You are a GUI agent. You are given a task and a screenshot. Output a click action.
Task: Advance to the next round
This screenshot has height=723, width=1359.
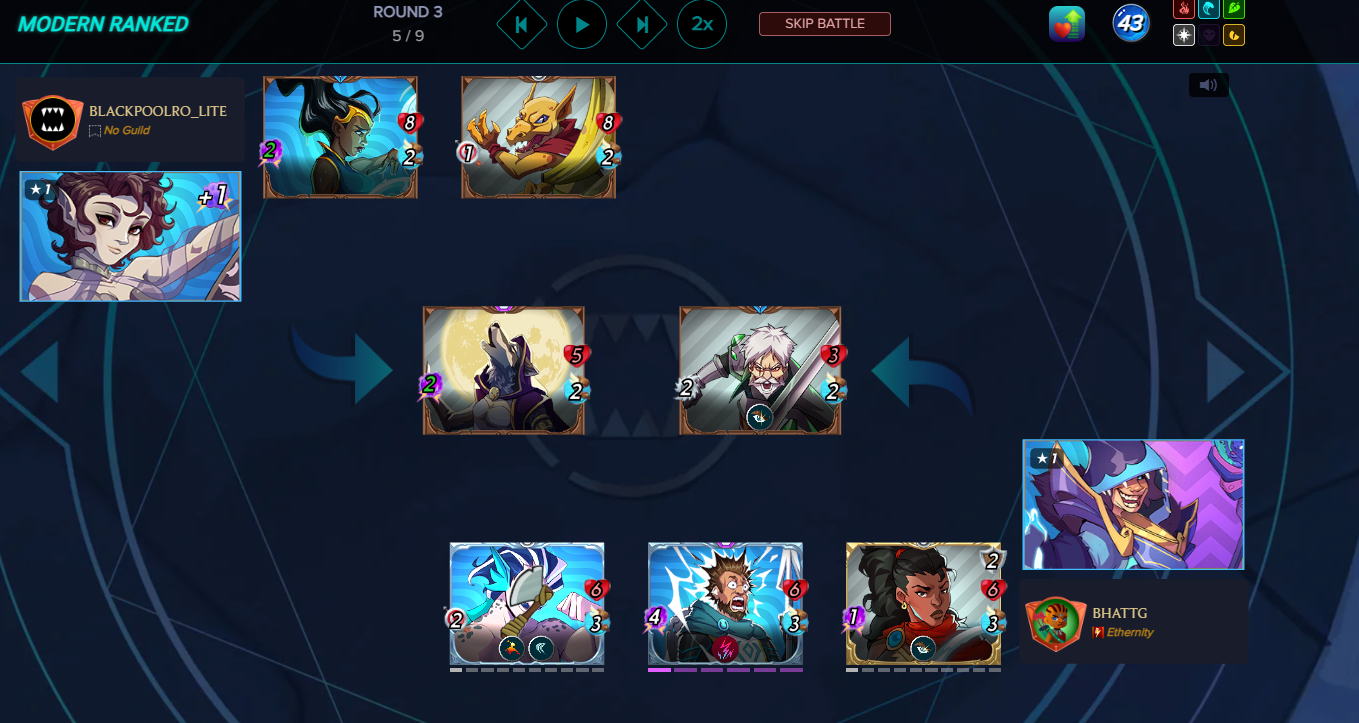642,25
